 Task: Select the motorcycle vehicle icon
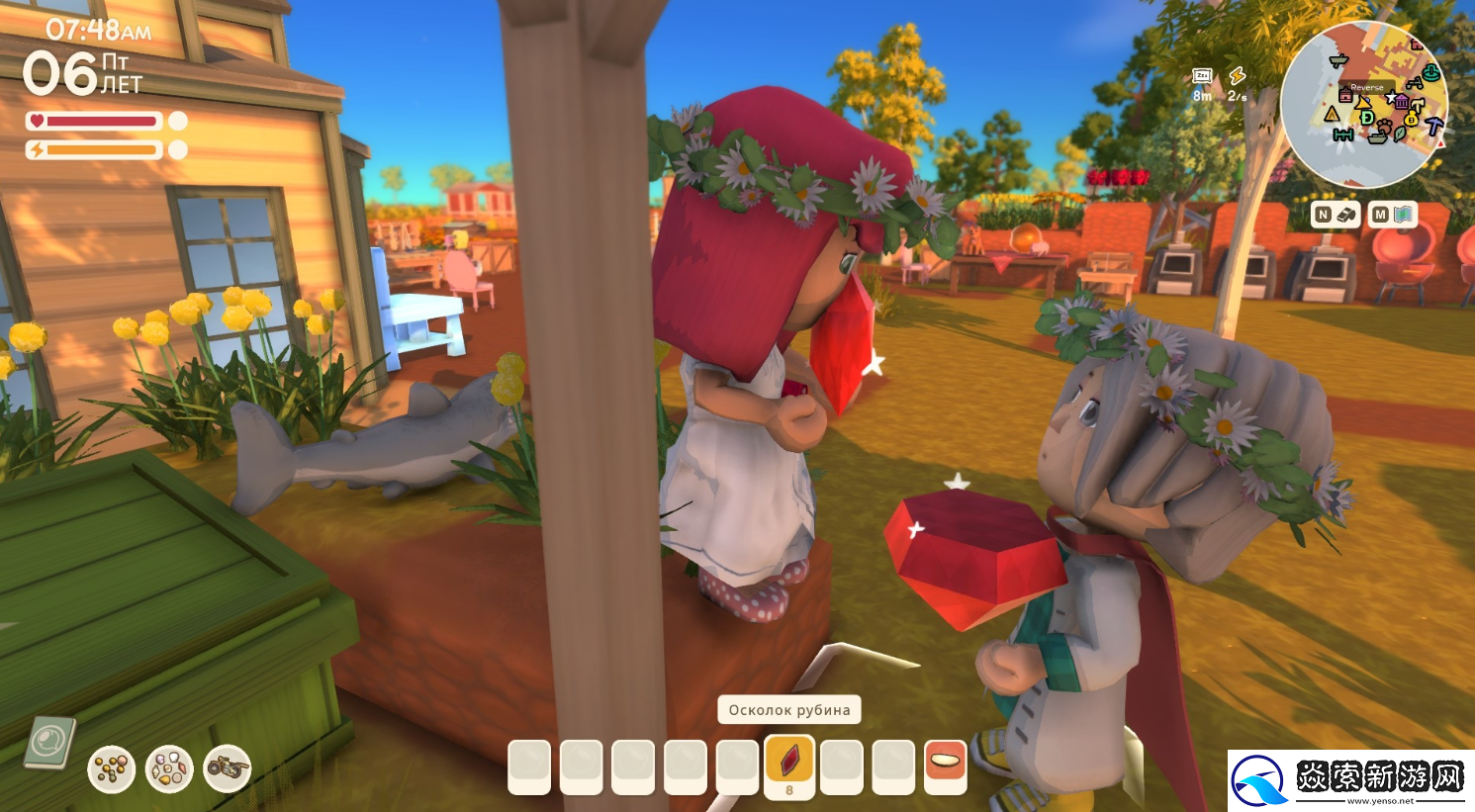[228, 768]
